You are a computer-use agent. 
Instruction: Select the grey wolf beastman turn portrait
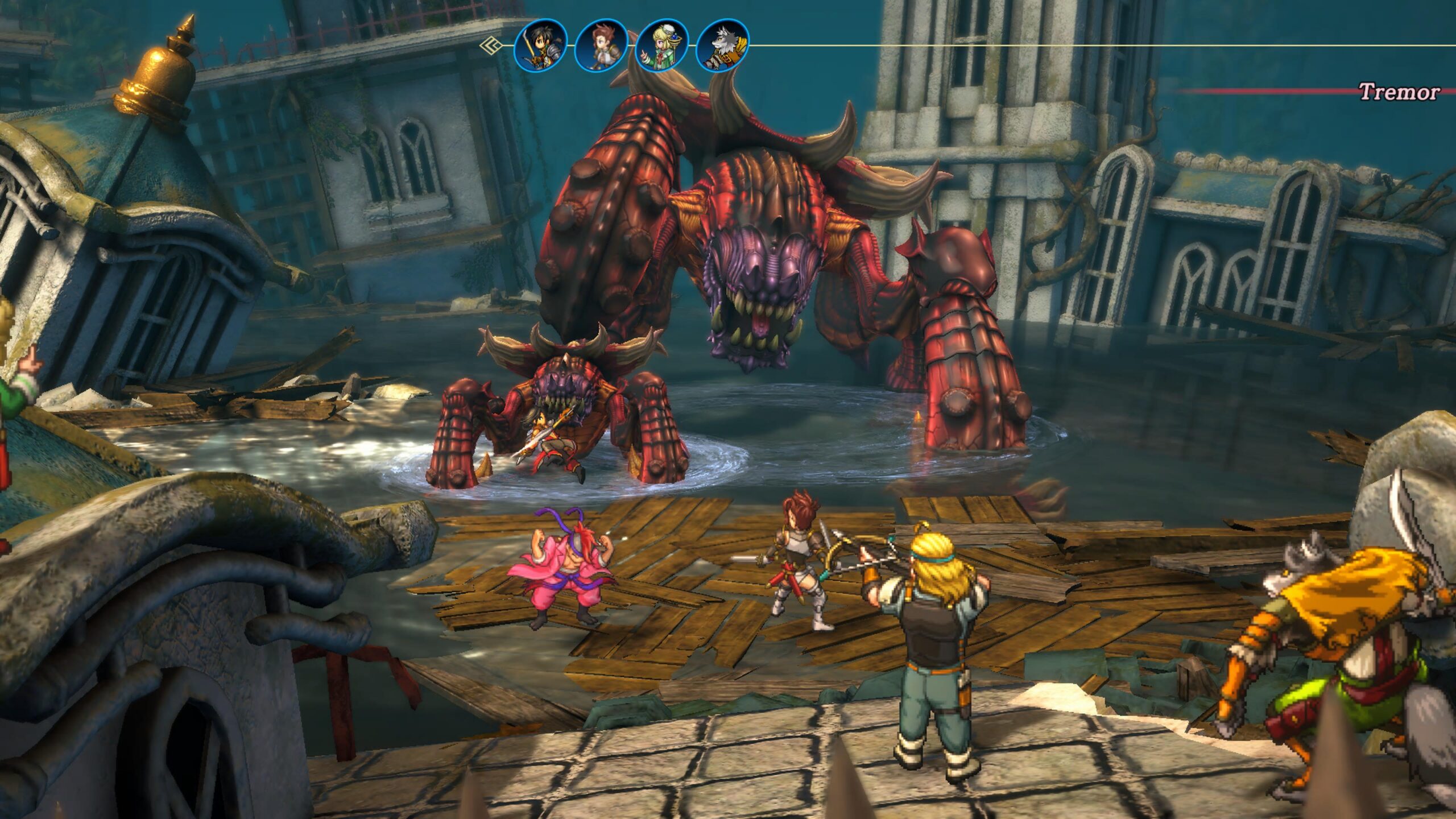pyautogui.click(x=723, y=45)
